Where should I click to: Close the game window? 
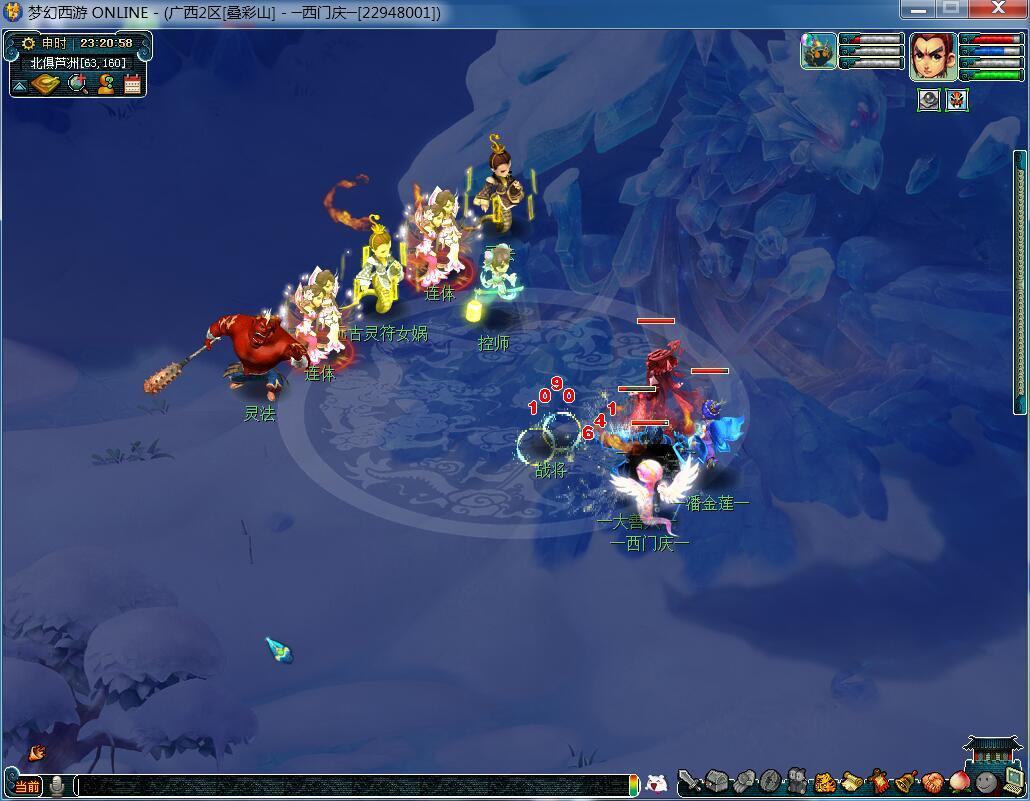tap(998, 10)
